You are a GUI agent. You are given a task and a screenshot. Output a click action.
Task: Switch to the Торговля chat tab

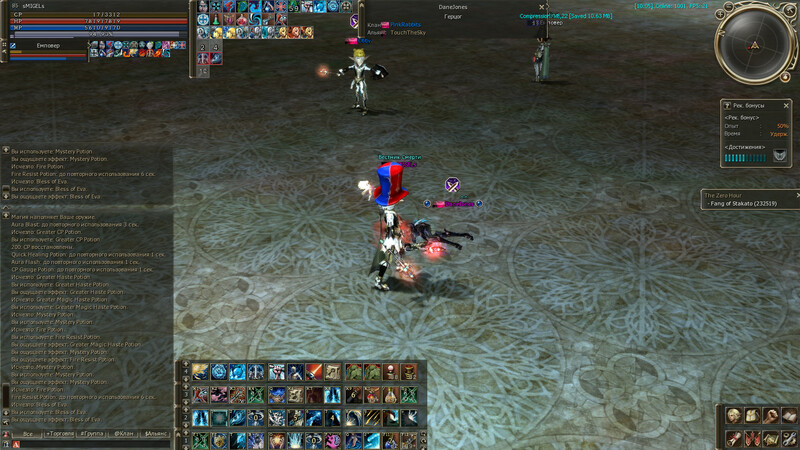[61, 435]
